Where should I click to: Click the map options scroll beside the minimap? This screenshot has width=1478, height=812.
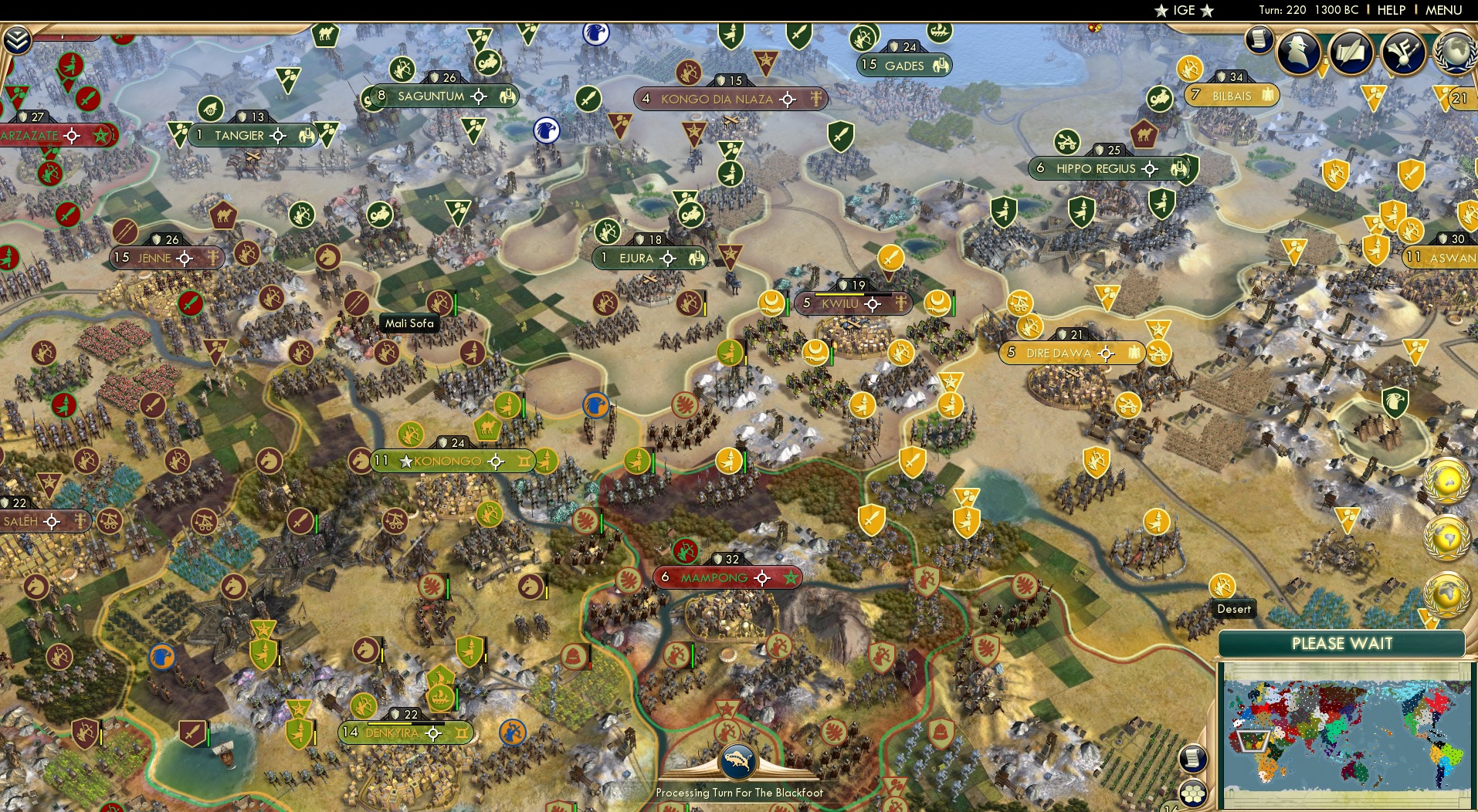1194,756
